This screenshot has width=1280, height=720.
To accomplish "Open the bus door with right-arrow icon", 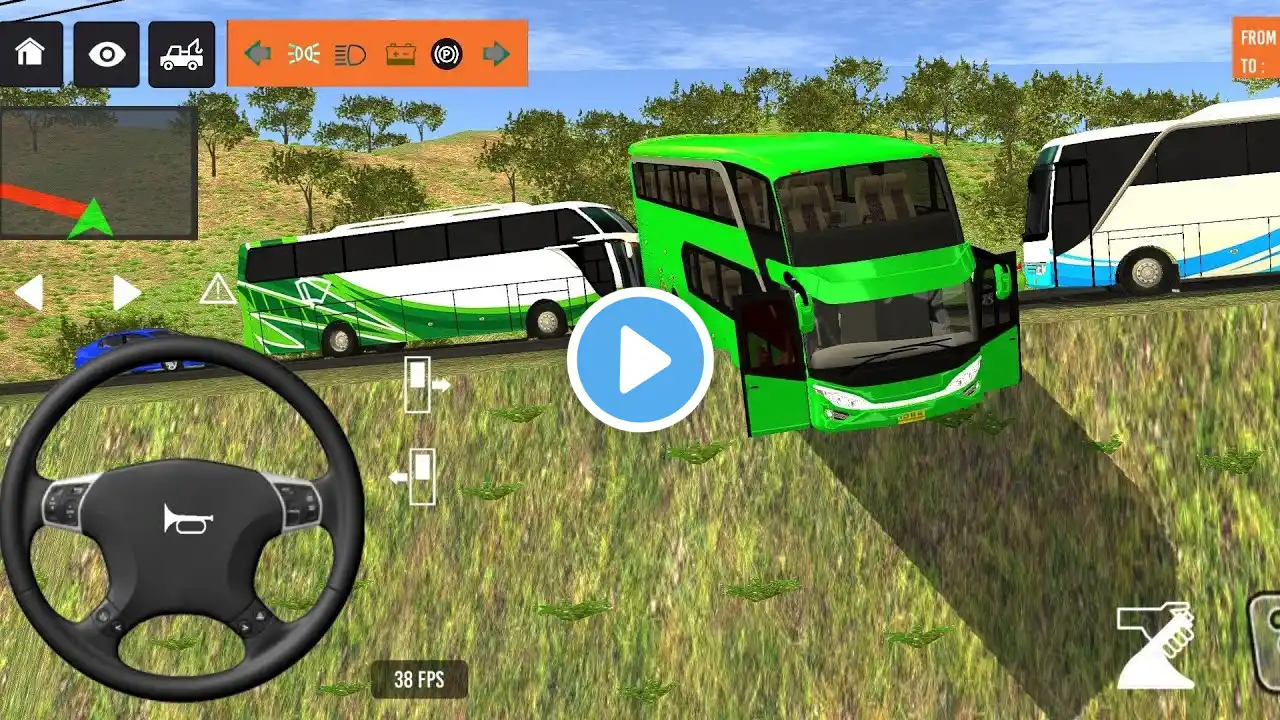I will pyautogui.click(x=425, y=384).
